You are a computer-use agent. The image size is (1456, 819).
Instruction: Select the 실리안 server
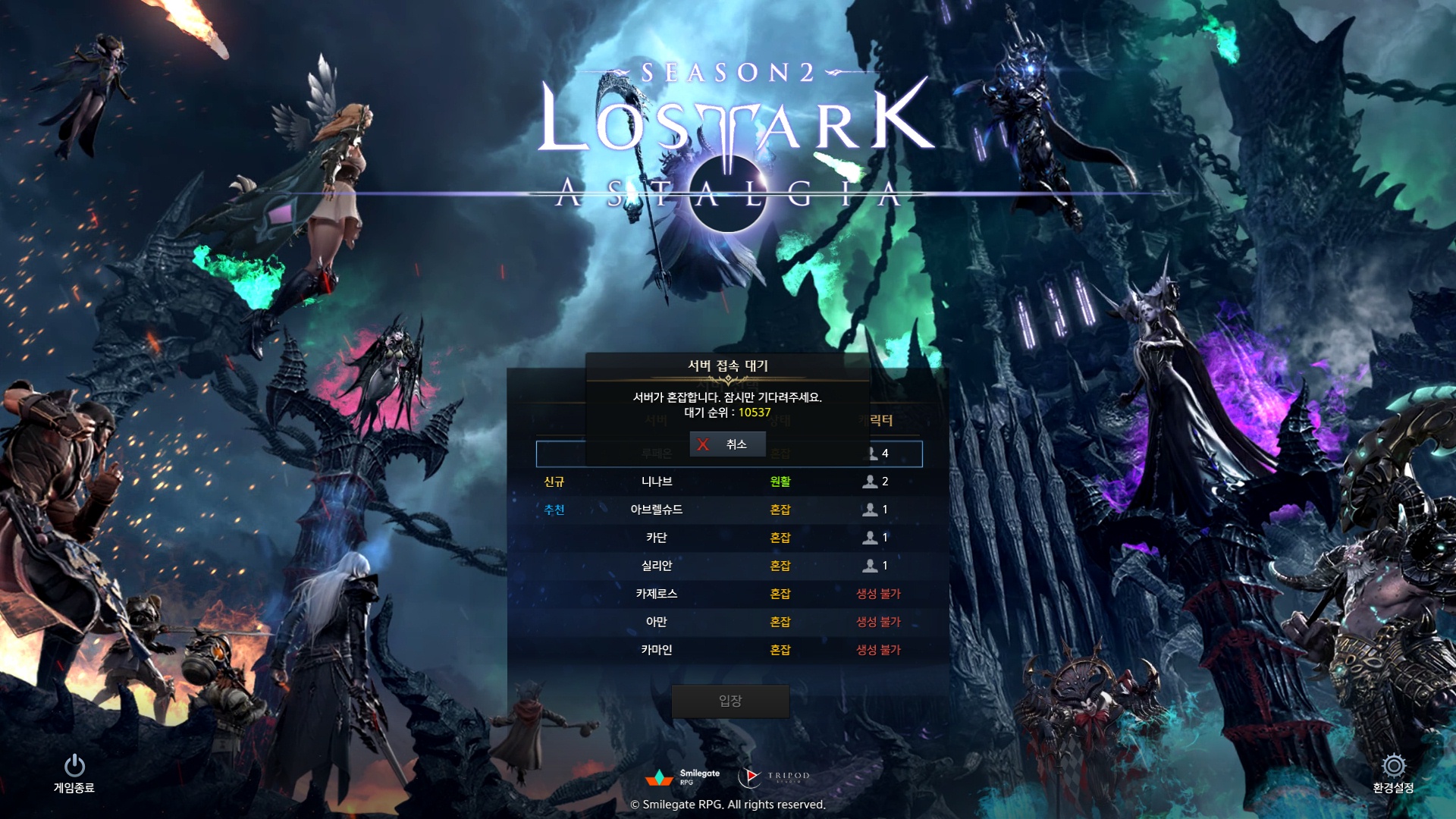pyautogui.click(x=657, y=566)
